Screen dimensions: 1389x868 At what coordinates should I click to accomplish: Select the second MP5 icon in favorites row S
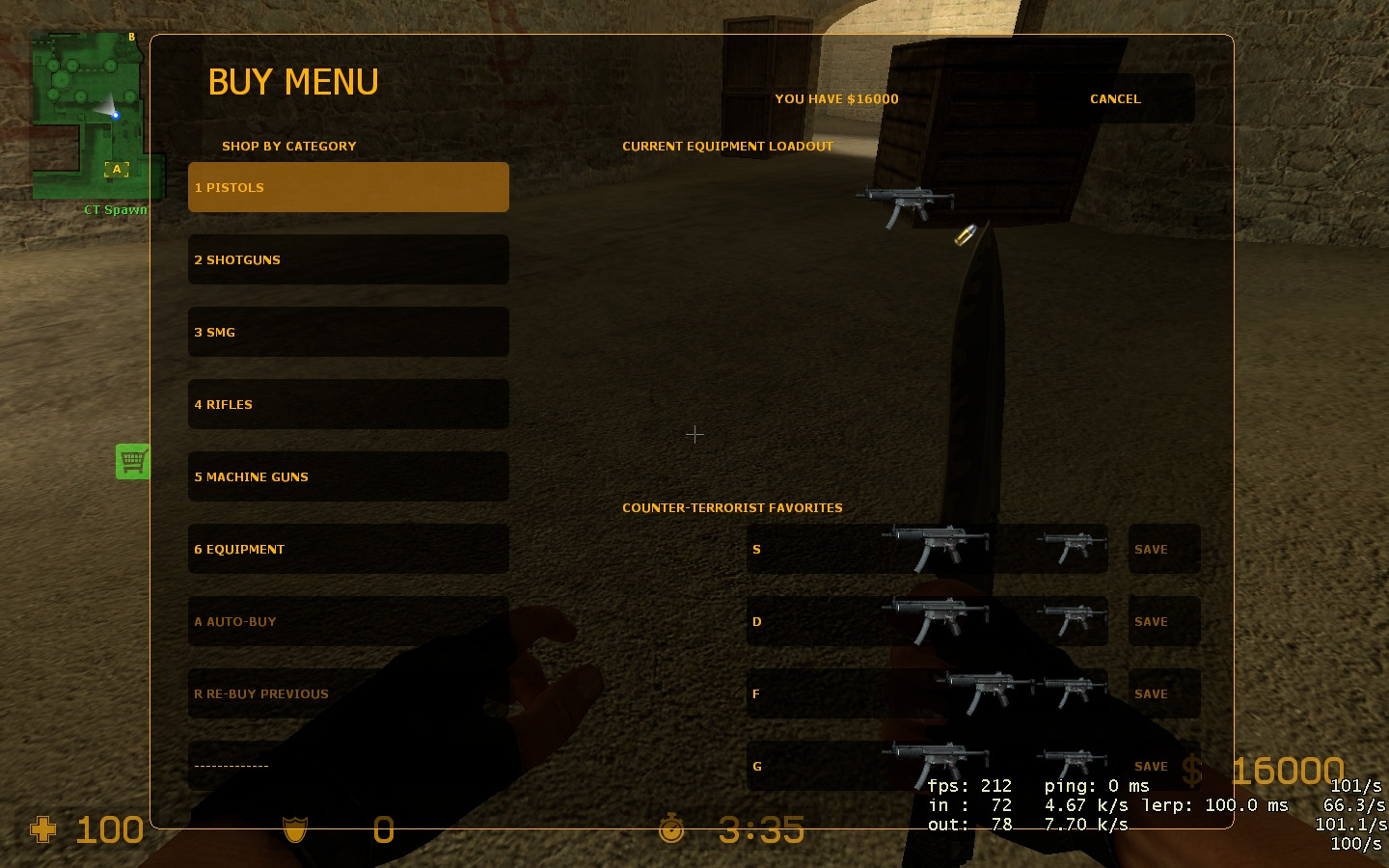pyautogui.click(x=1069, y=548)
